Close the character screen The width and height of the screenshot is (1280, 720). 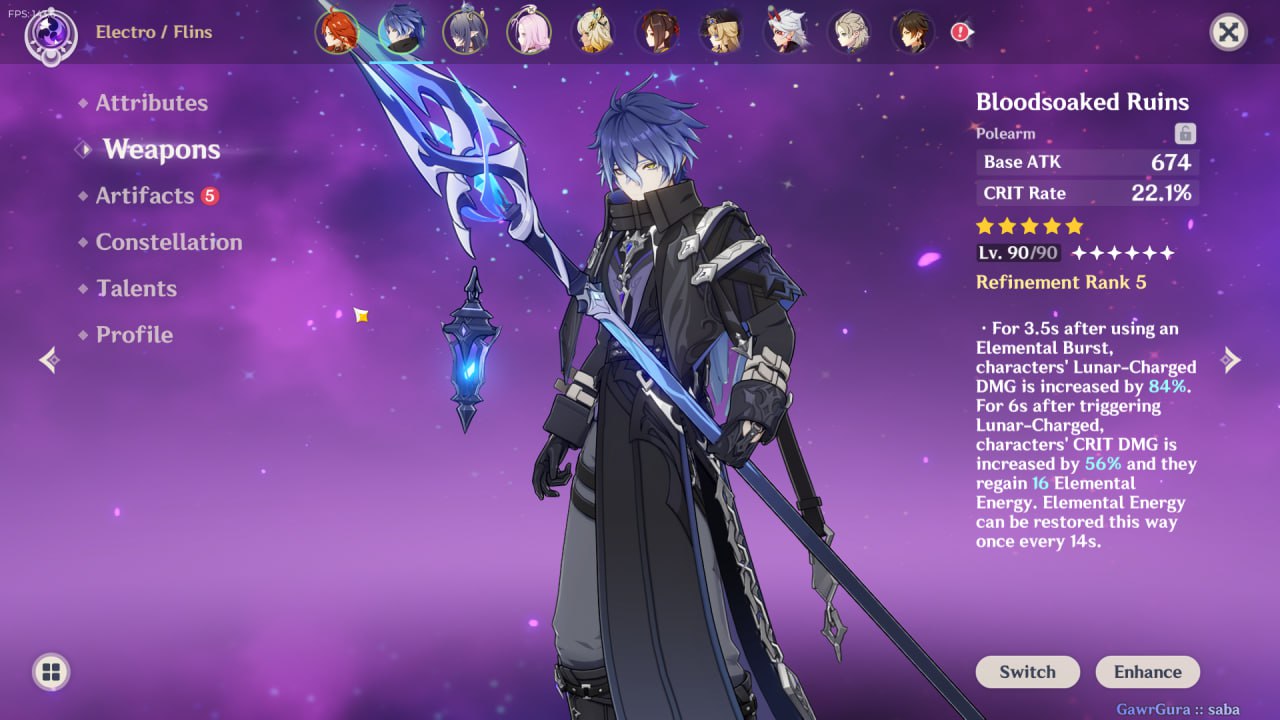coord(1228,32)
